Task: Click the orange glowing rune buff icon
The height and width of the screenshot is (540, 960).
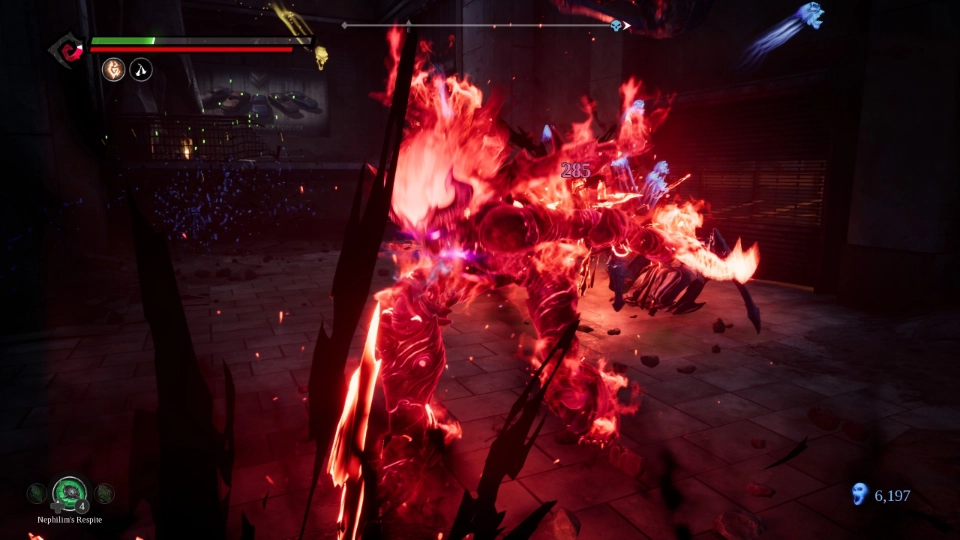Action: pos(114,70)
